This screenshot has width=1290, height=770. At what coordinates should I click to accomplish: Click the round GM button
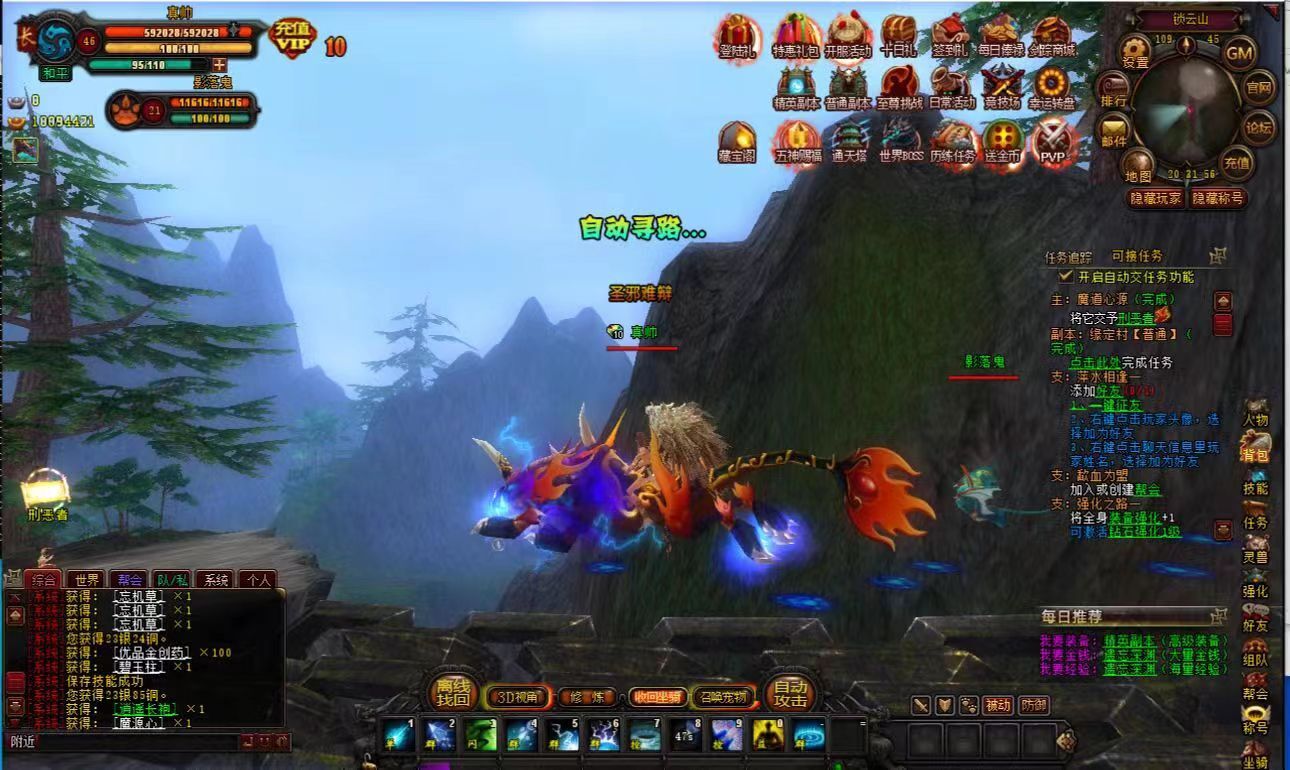tap(1240, 52)
